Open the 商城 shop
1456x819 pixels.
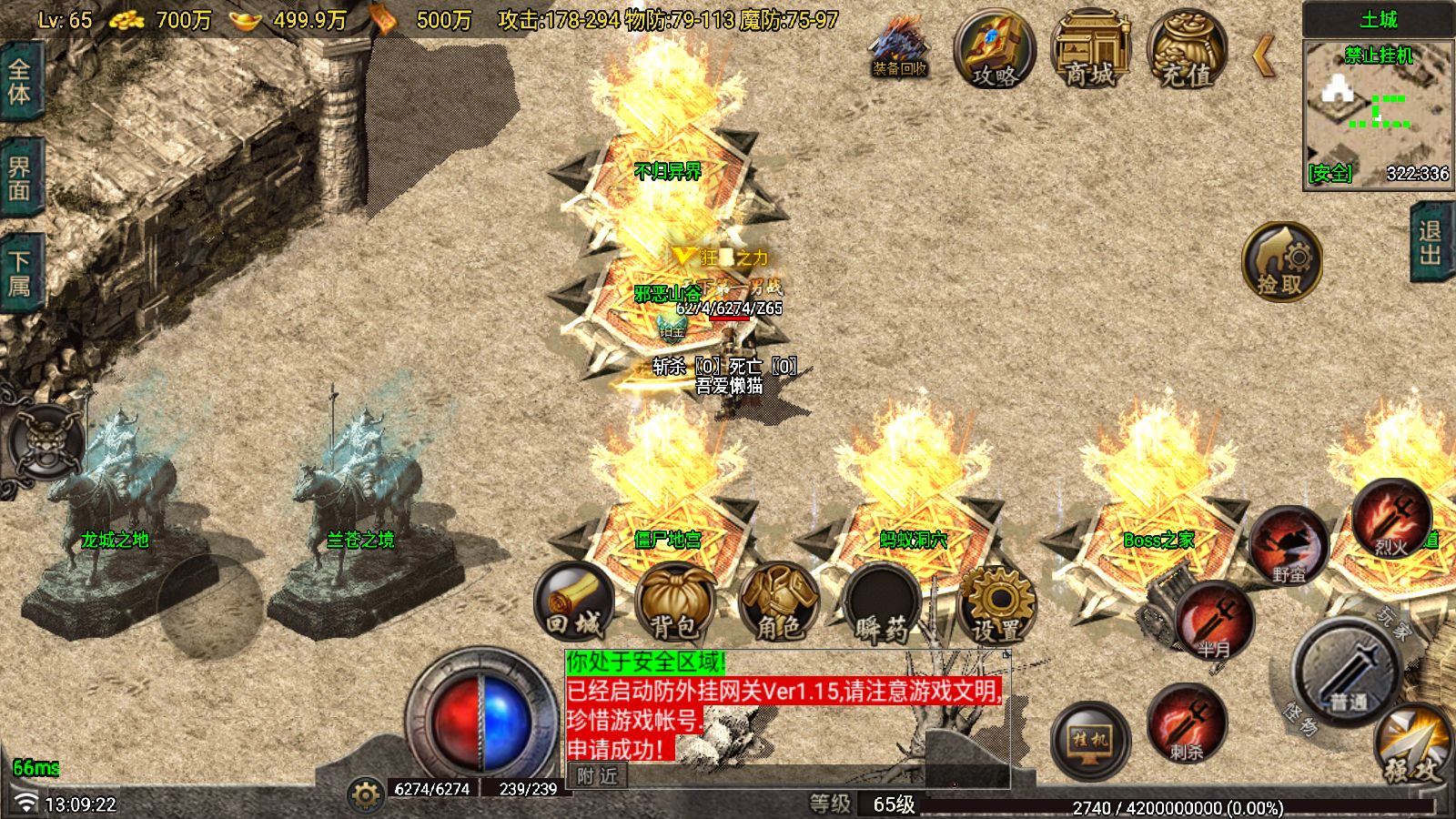coord(1090,52)
